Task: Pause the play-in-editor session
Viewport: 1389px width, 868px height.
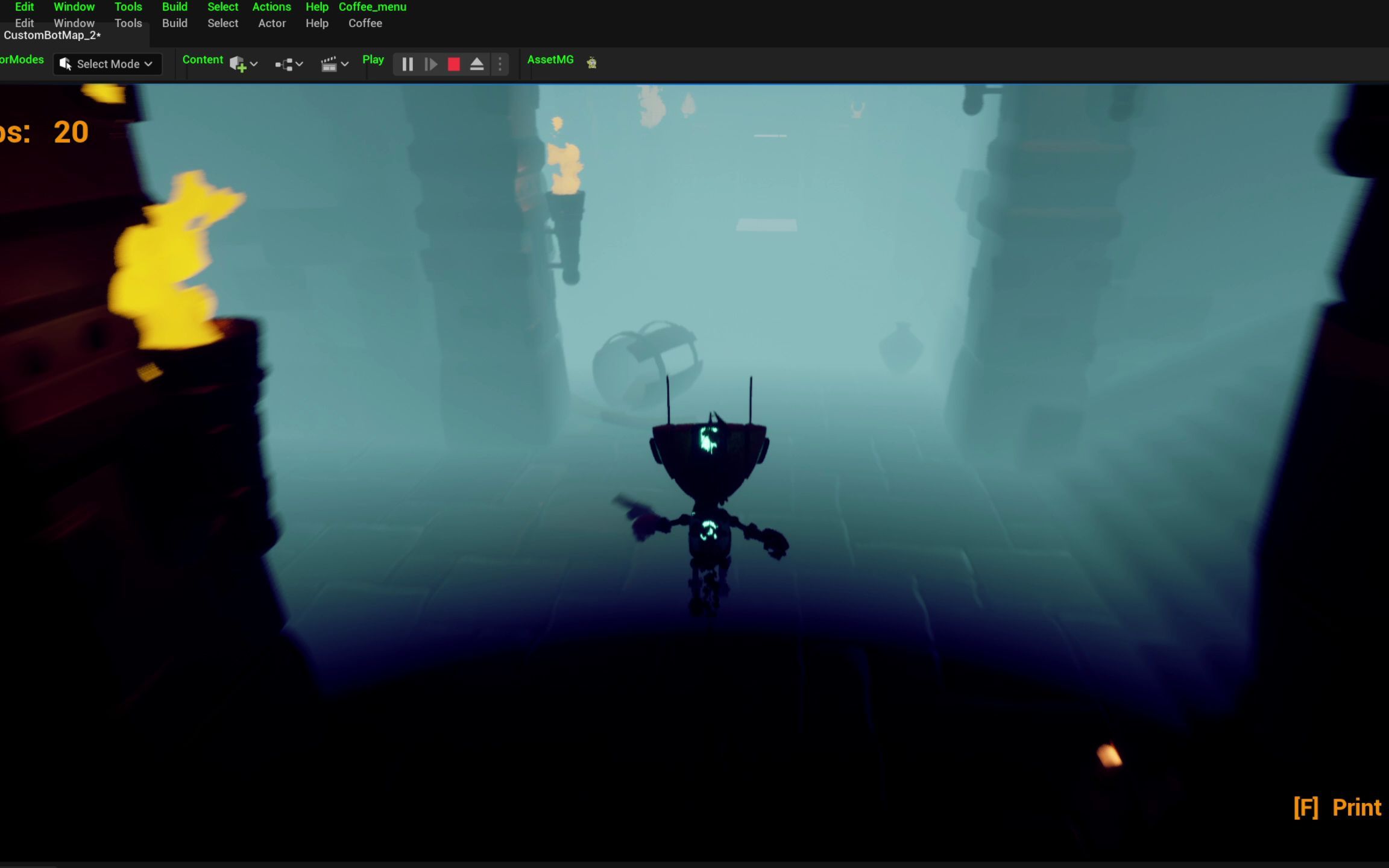Action: pyautogui.click(x=407, y=64)
